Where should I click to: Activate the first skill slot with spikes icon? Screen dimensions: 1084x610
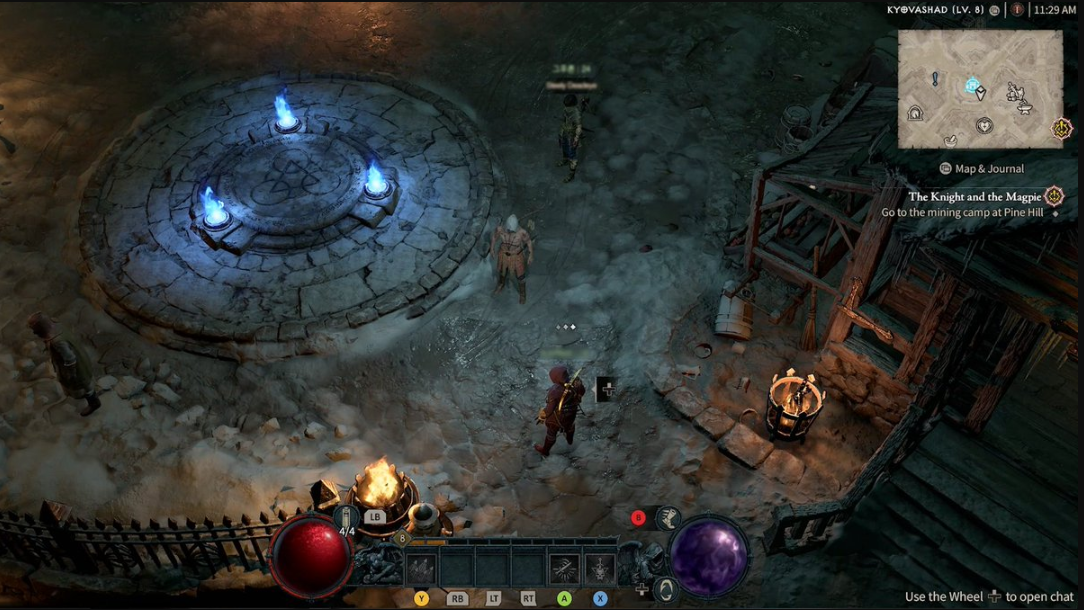coord(420,568)
